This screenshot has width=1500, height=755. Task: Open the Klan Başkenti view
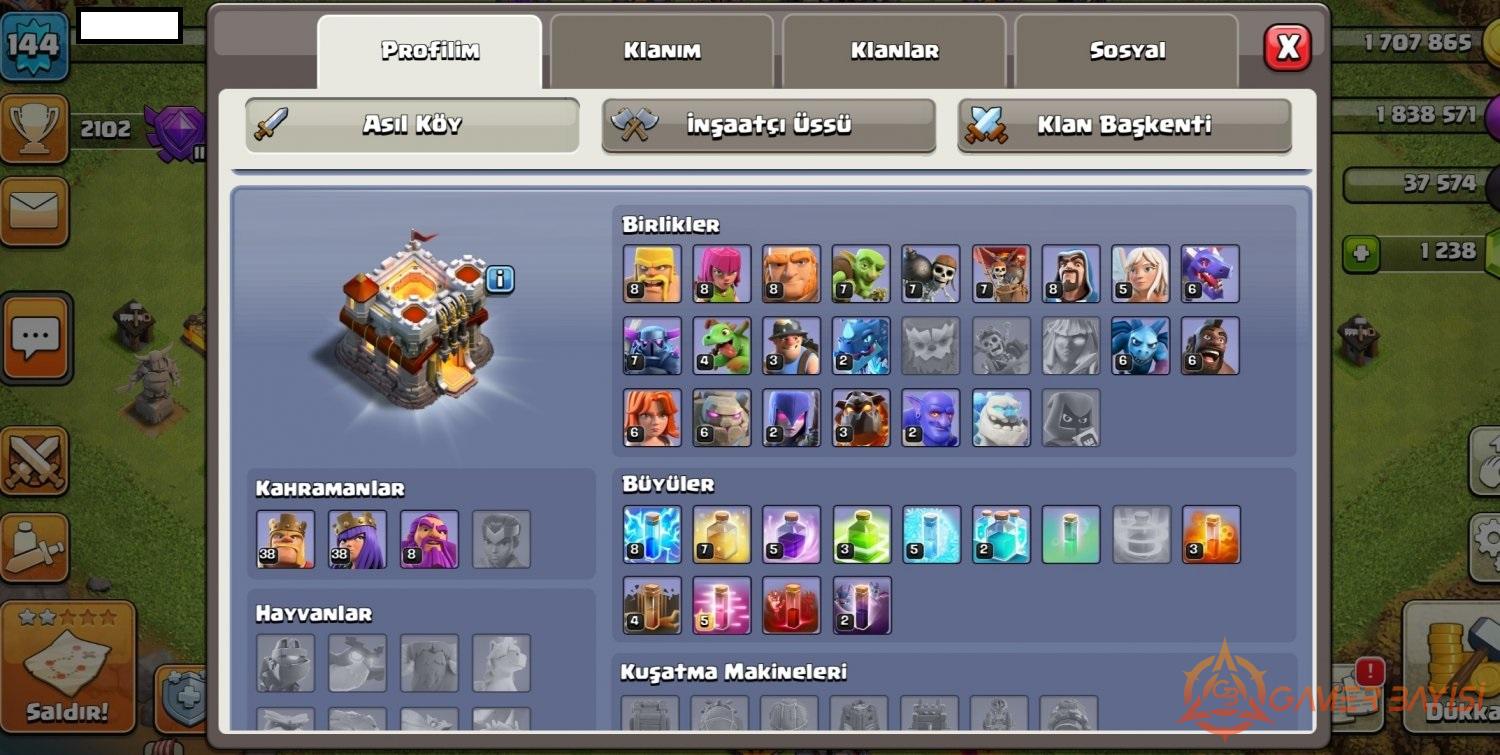1124,125
